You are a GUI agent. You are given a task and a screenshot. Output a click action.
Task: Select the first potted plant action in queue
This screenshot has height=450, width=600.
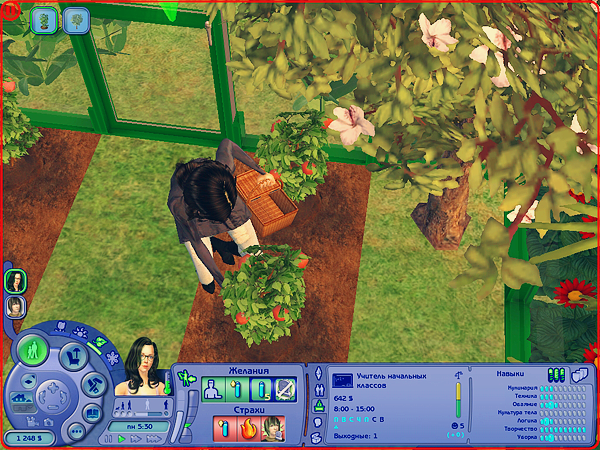click(x=45, y=19)
